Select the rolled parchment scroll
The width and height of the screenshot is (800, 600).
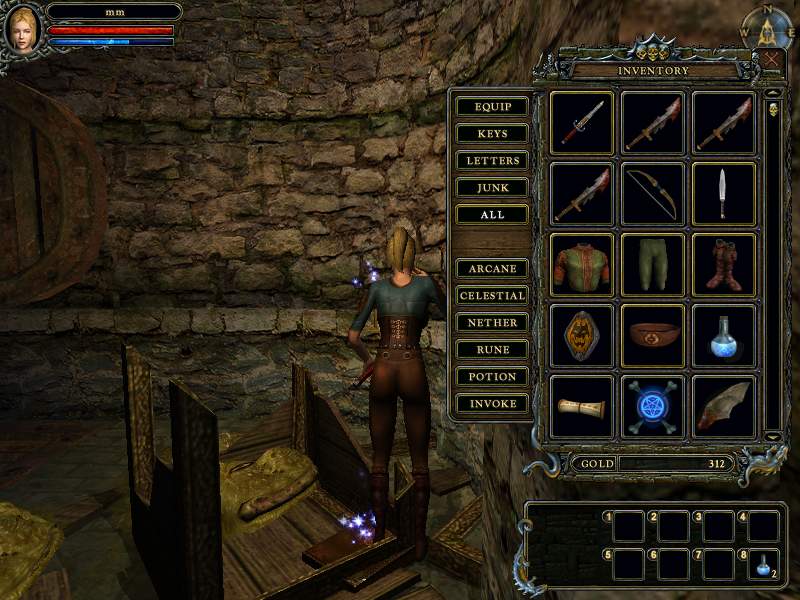click(582, 407)
